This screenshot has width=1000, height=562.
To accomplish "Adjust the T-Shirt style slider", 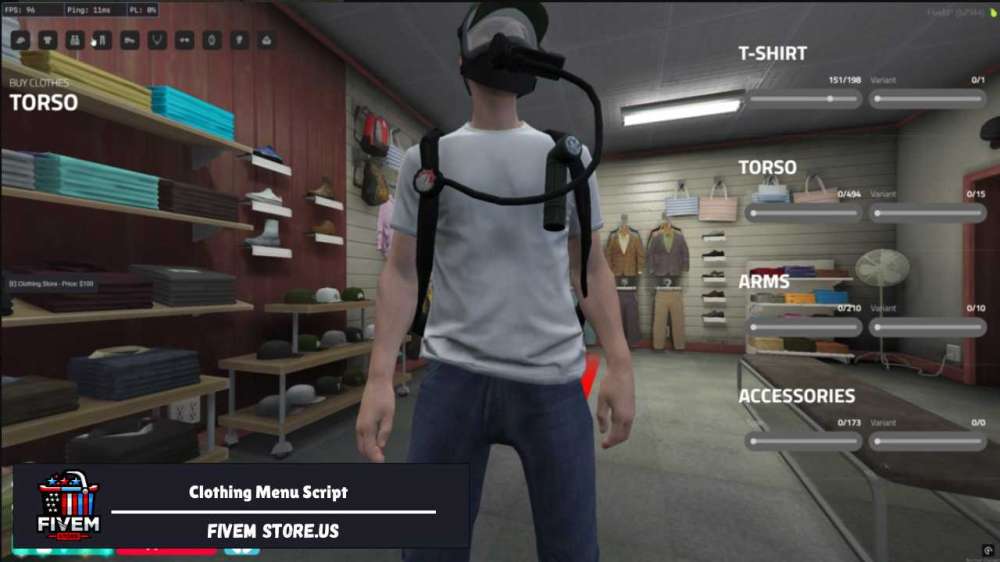I will pyautogui.click(x=803, y=99).
